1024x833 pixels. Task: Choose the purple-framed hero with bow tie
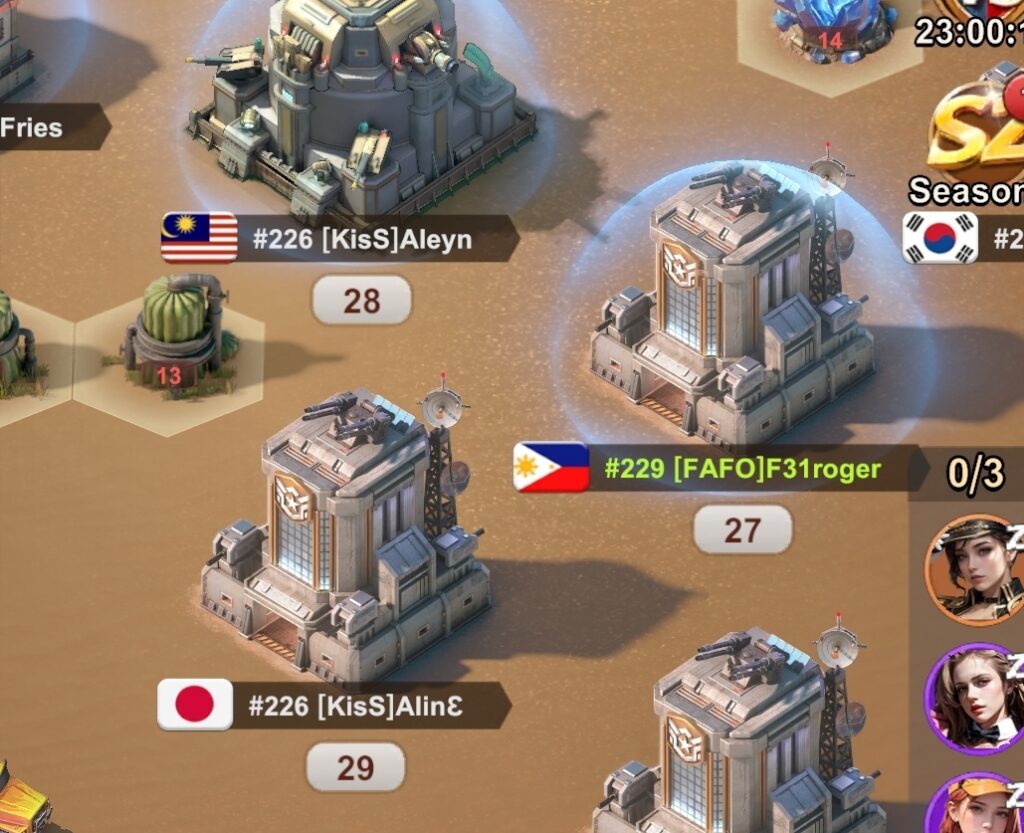coord(972,697)
